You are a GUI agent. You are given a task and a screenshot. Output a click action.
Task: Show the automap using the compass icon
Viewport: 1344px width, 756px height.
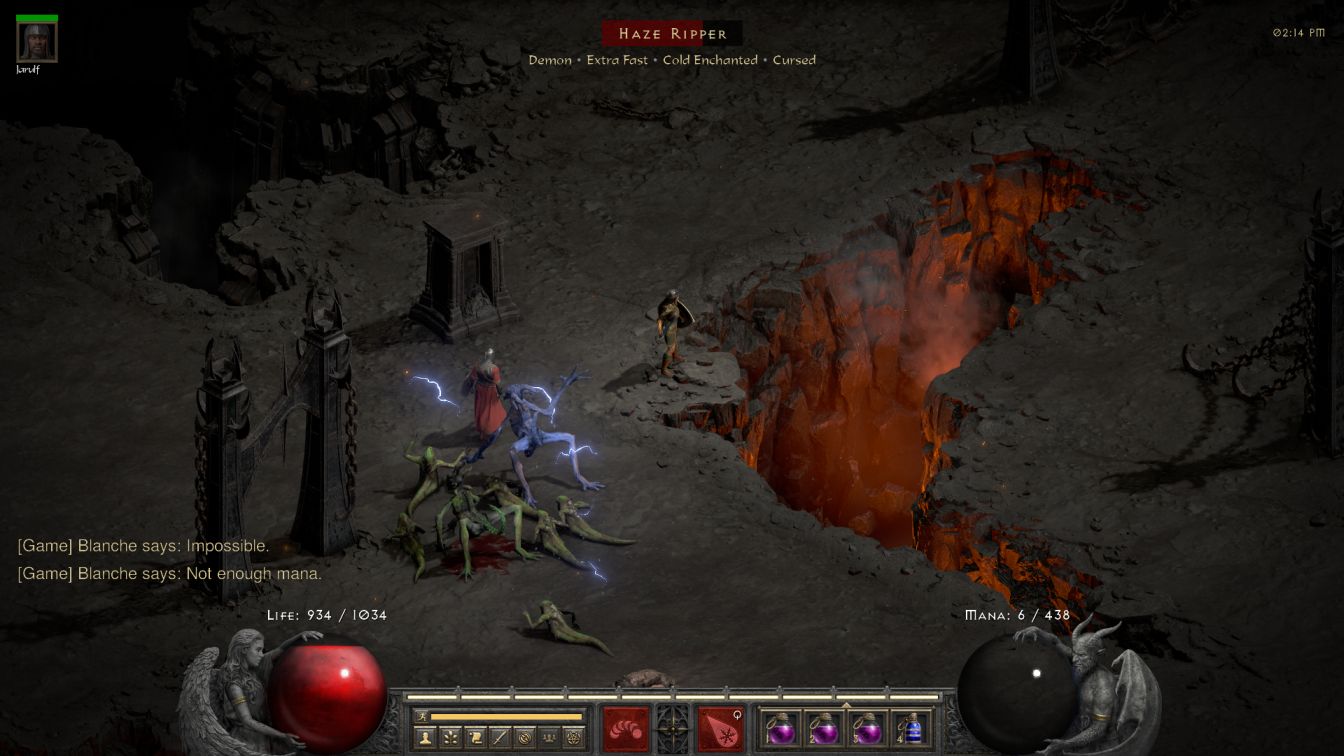(525, 738)
